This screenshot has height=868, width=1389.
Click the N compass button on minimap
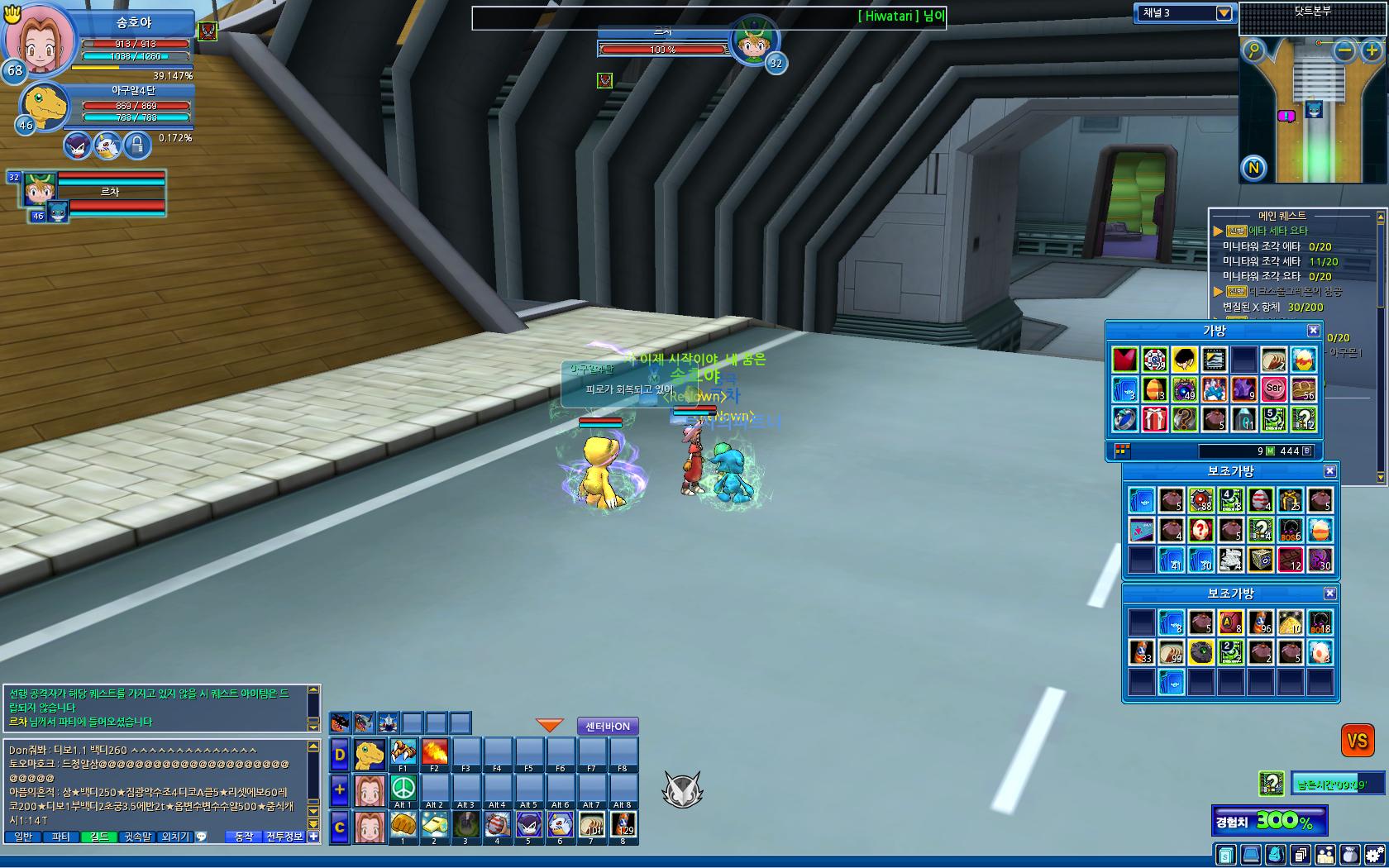tap(1253, 168)
